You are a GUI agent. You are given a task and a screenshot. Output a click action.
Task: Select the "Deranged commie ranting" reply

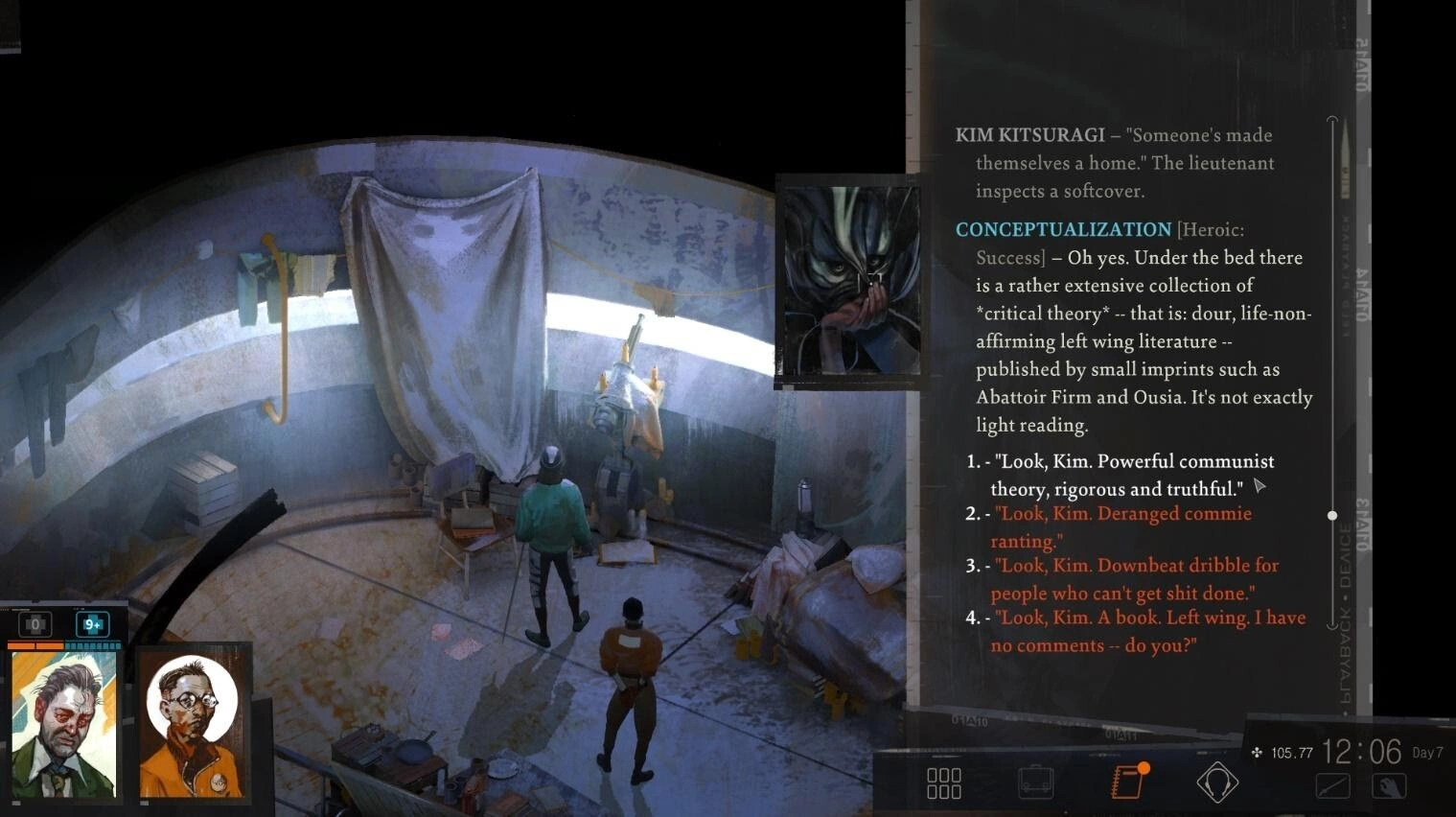(x=1121, y=527)
